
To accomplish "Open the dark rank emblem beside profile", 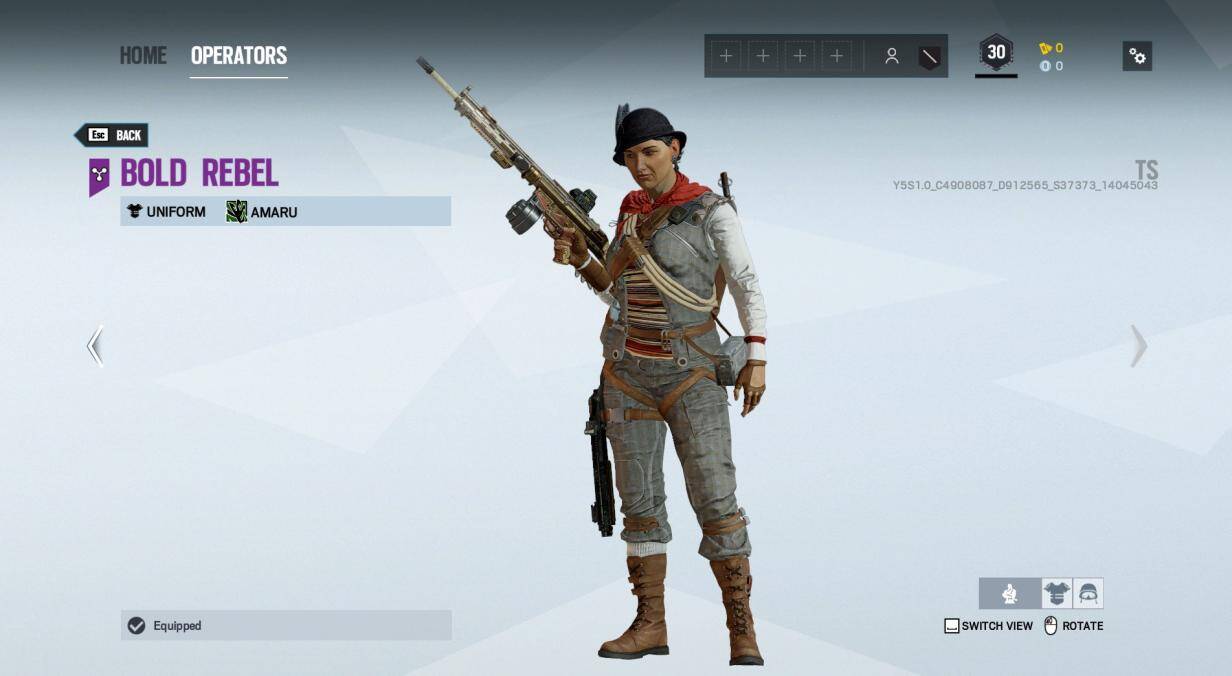I will click(929, 56).
